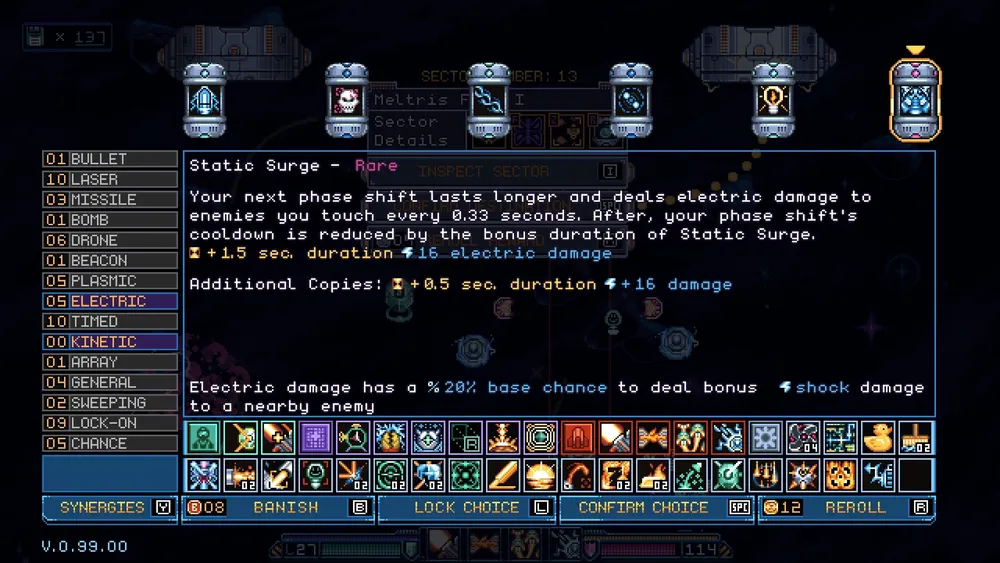The width and height of the screenshot is (1000, 563).
Task: Select the KINETIC tag row
Action: point(110,342)
